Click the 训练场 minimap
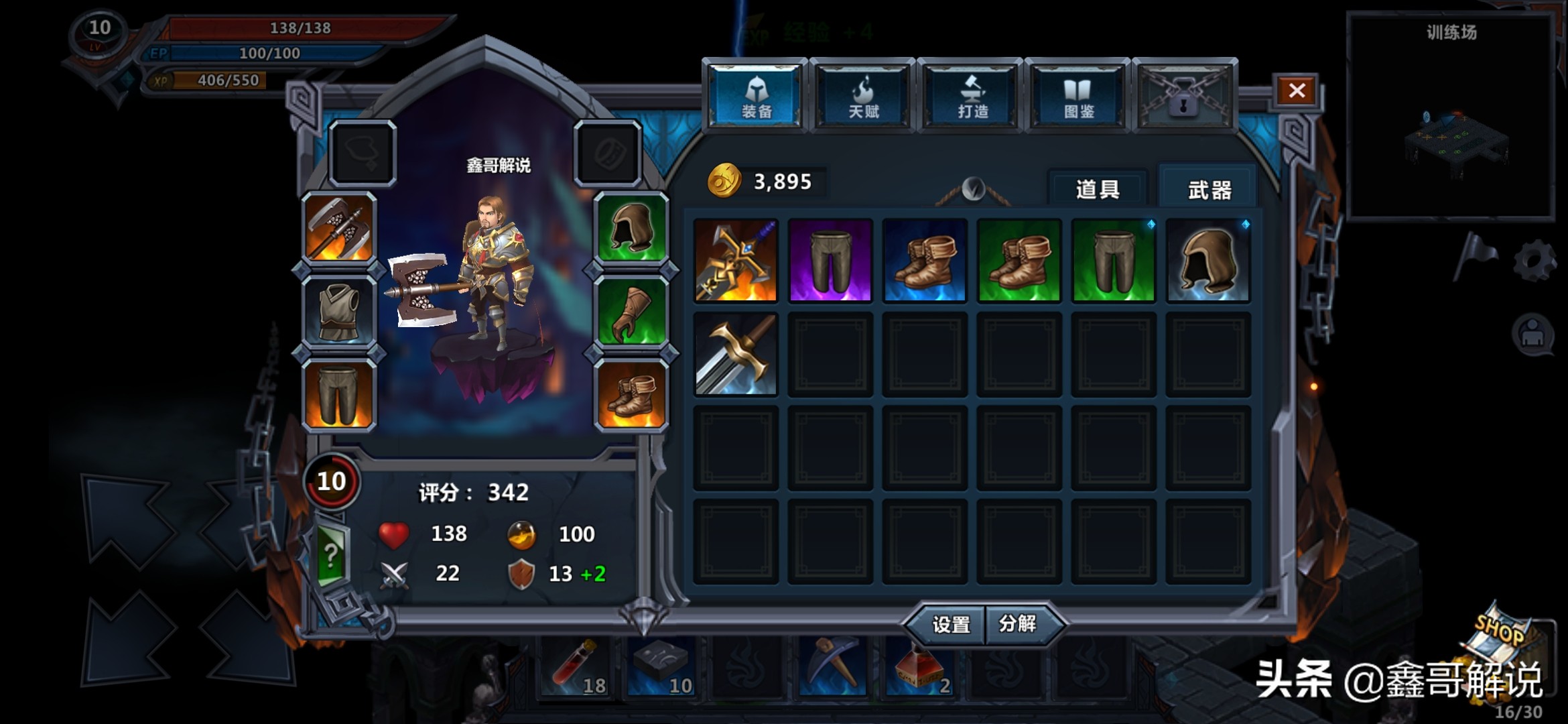 pyautogui.click(x=1451, y=121)
